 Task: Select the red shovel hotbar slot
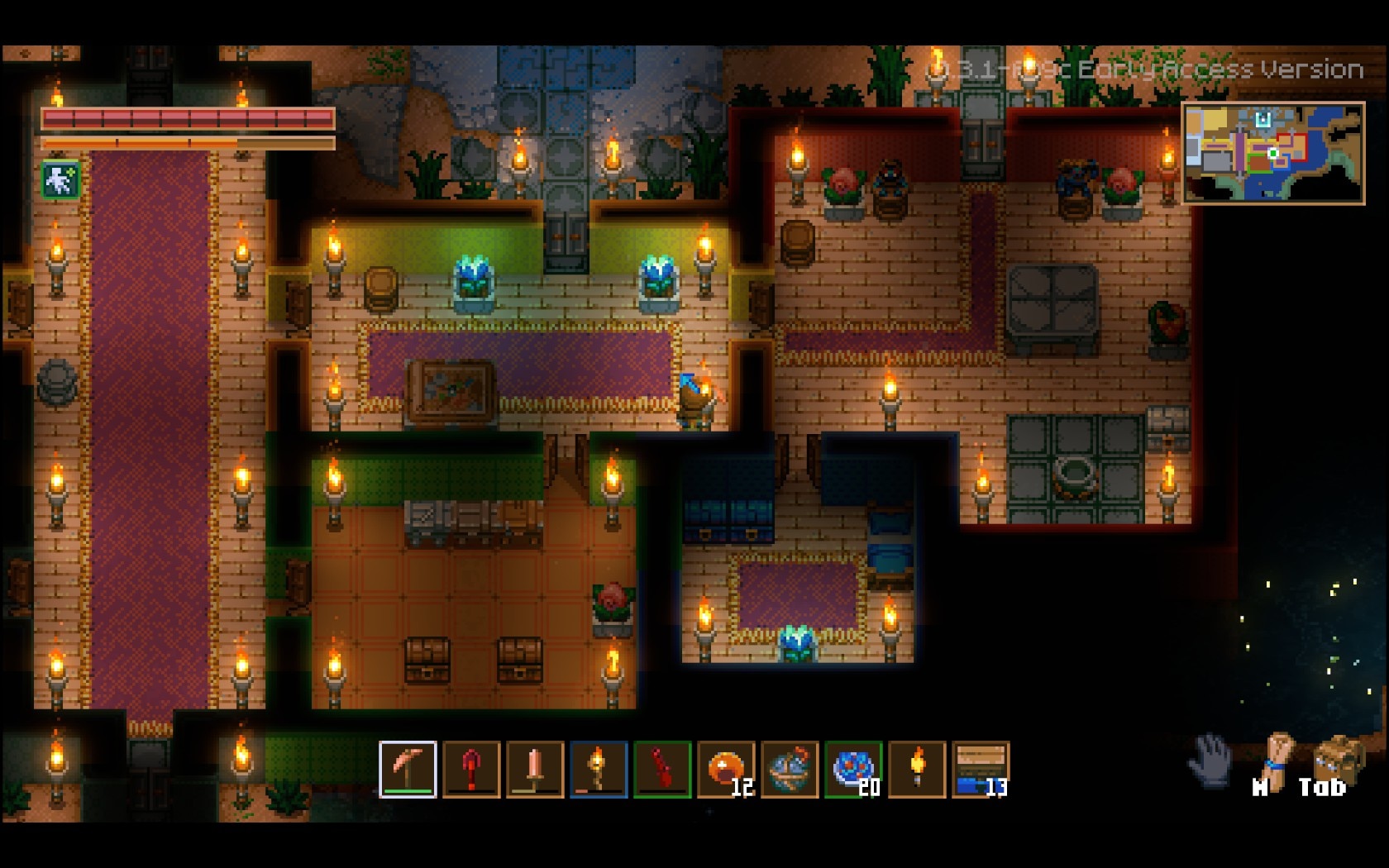point(471,769)
